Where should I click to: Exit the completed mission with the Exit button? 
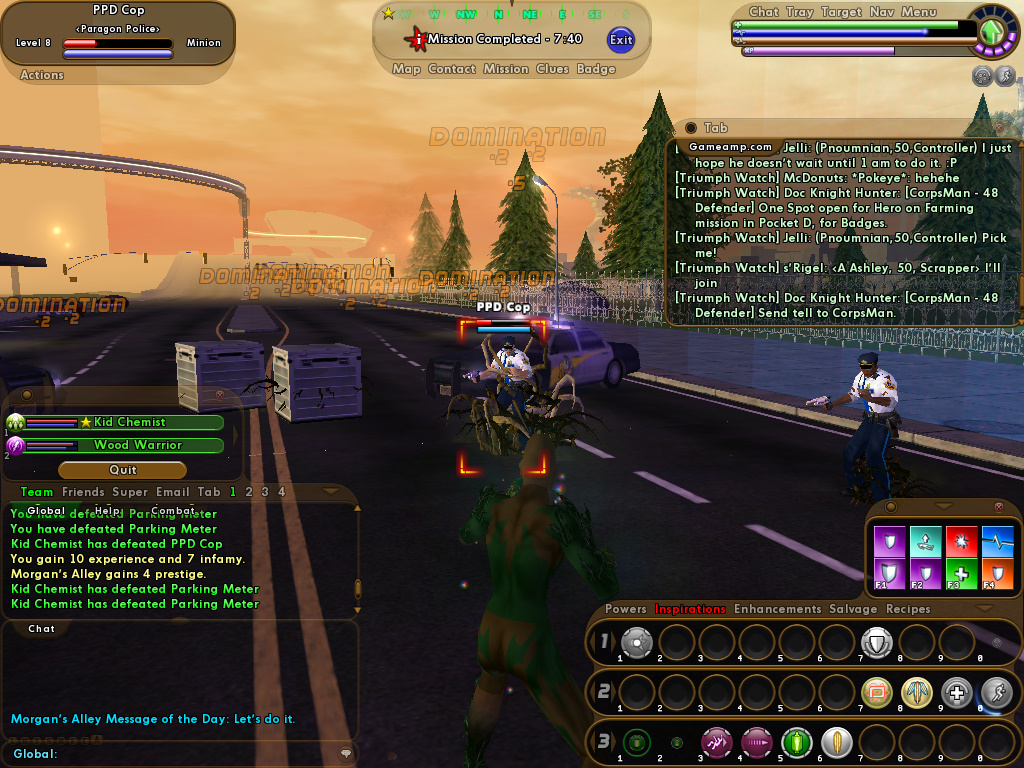(621, 40)
